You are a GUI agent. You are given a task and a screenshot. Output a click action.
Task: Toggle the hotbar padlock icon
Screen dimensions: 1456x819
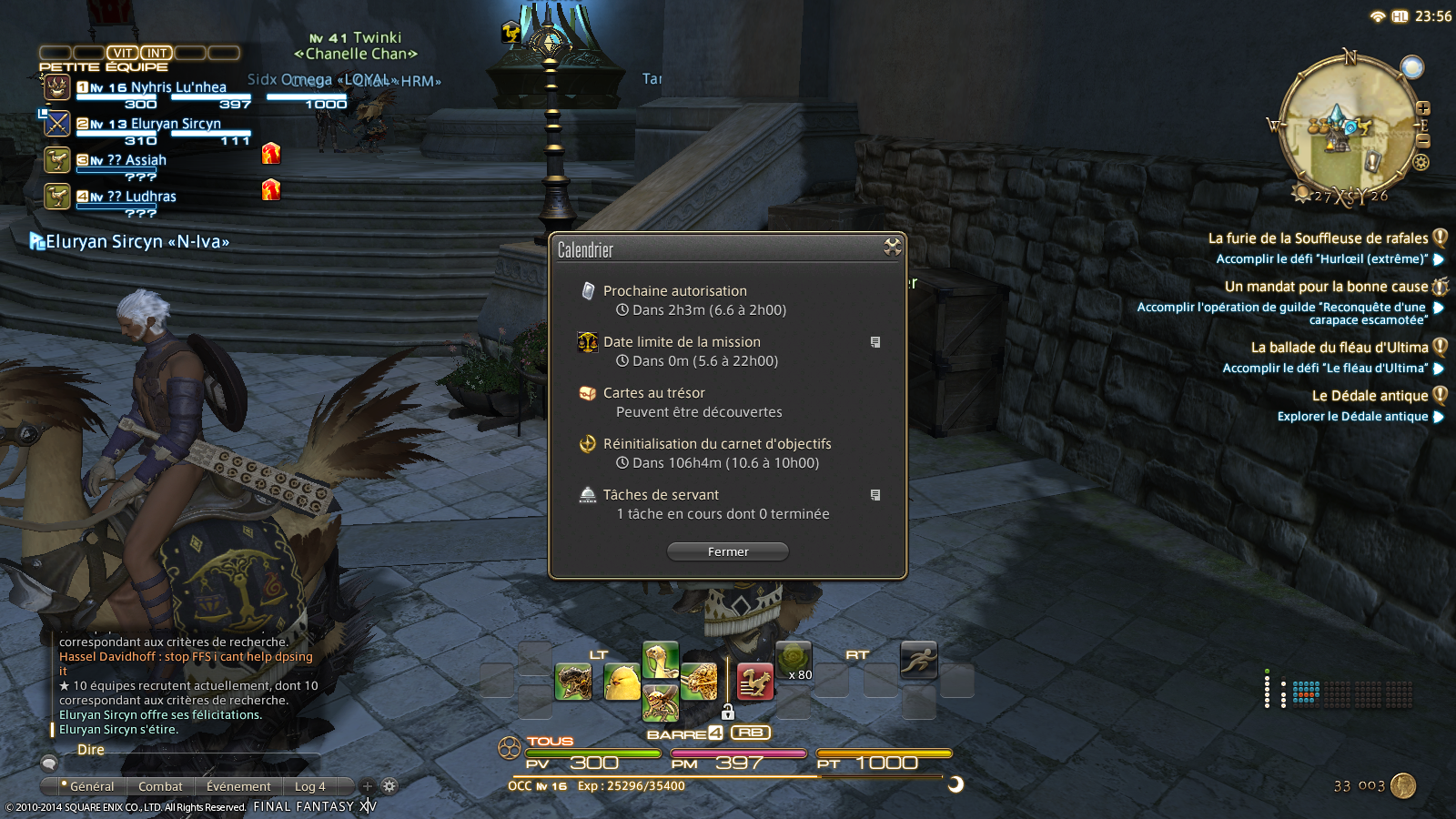[x=728, y=712]
